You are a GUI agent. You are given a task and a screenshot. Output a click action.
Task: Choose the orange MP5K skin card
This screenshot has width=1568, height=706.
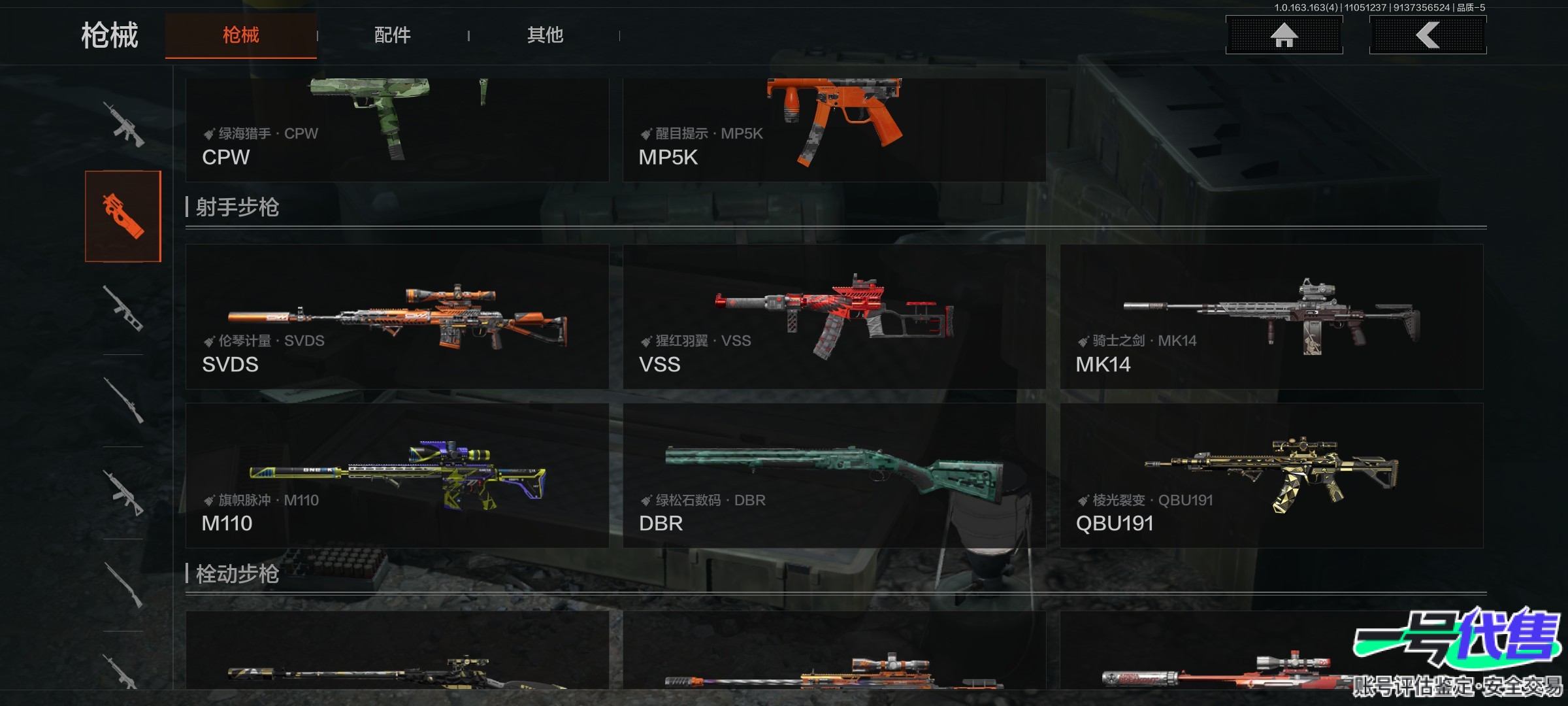(x=834, y=129)
